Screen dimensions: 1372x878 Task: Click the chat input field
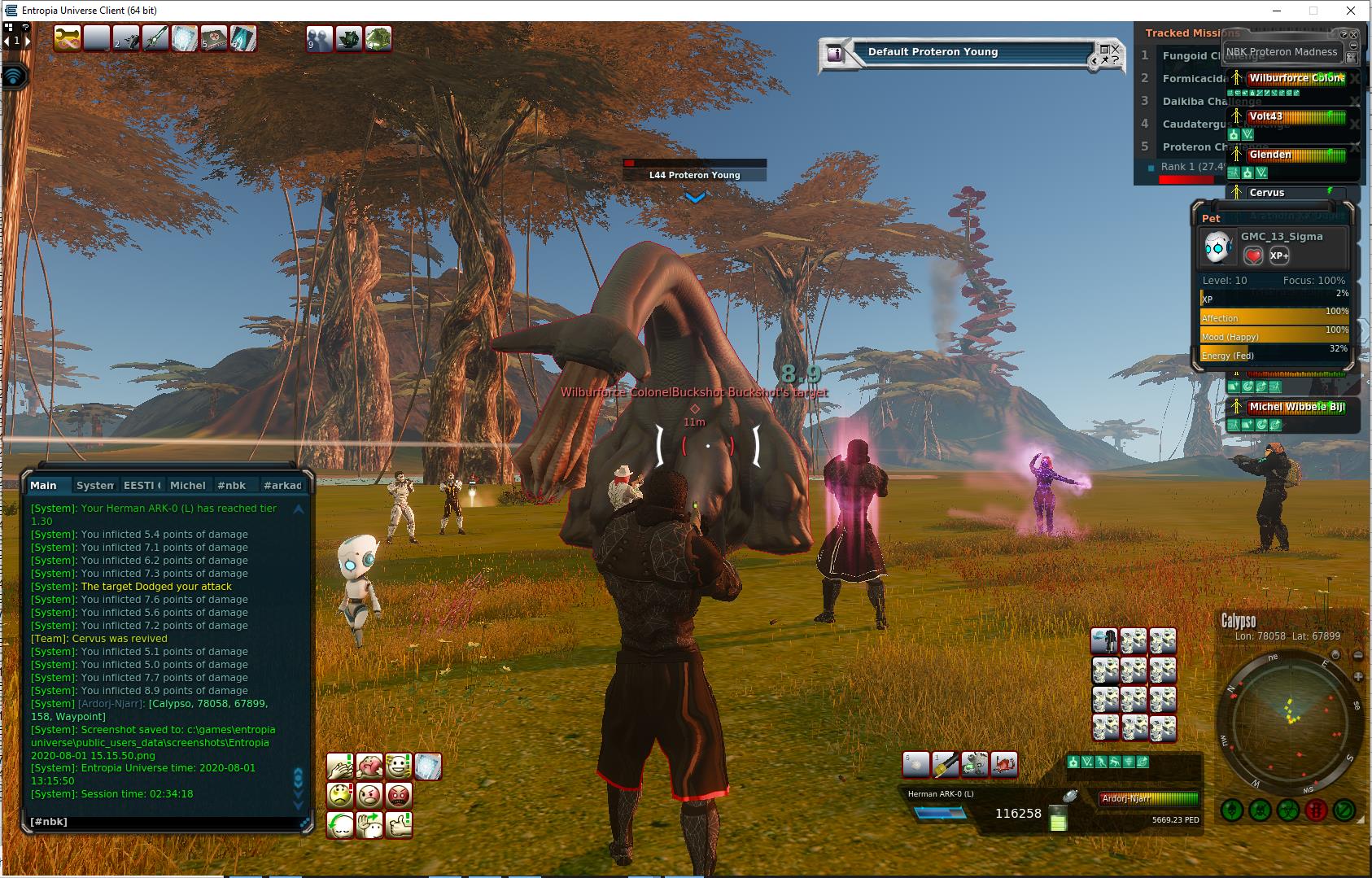pos(163,822)
